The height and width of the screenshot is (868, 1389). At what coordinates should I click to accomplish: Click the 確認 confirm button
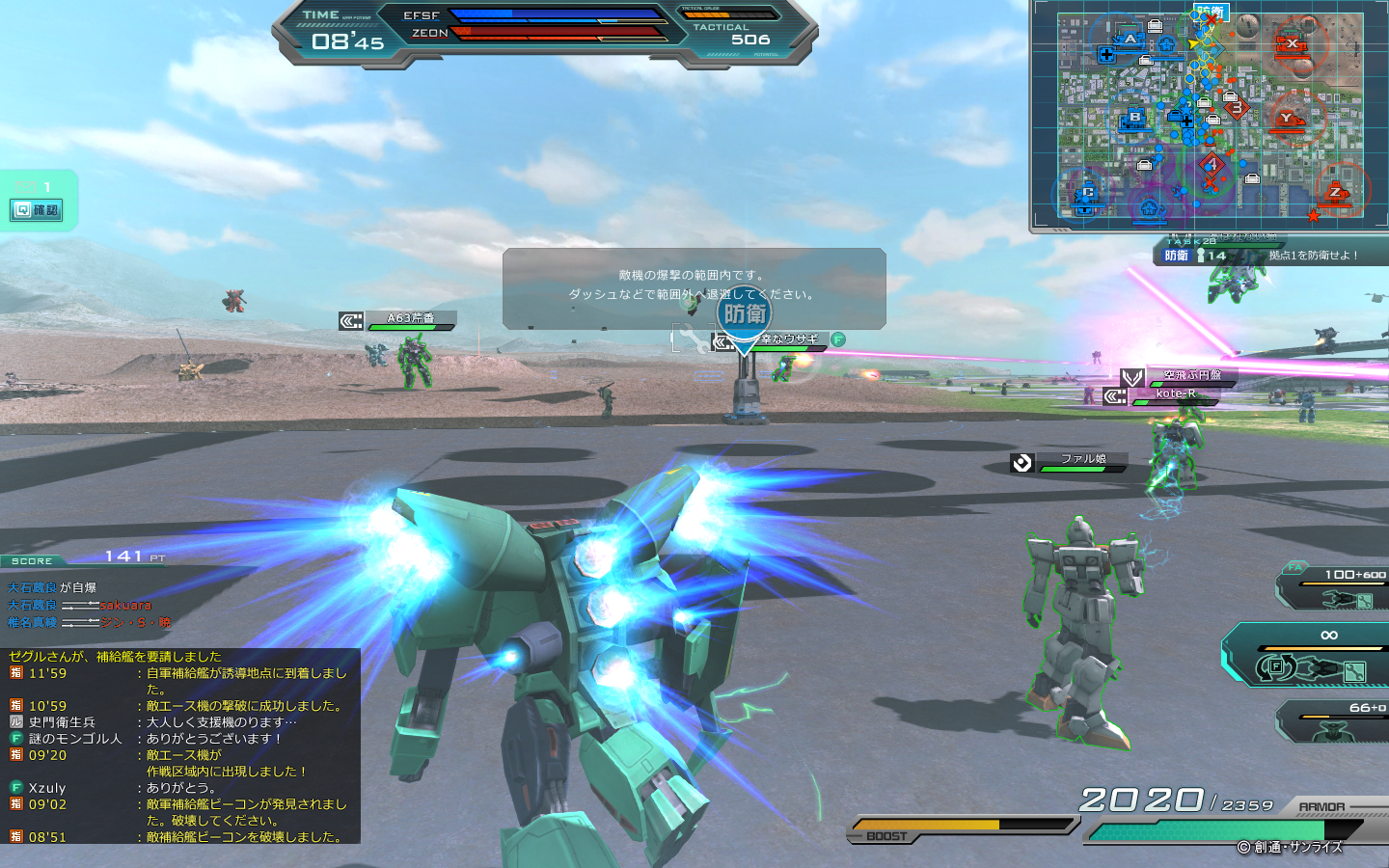[x=38, y=210]
